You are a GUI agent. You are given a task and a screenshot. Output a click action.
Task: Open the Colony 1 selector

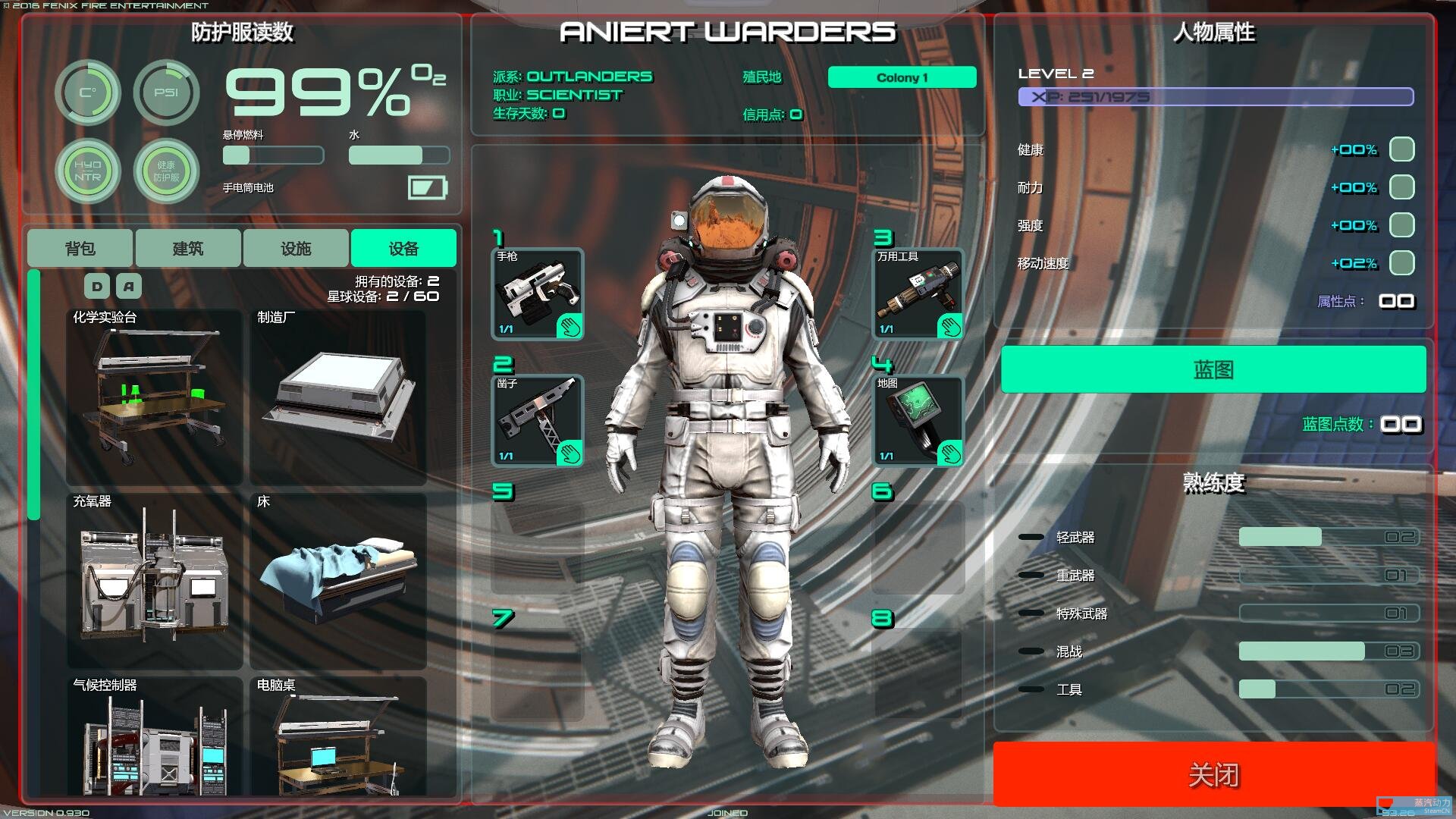[x=902, y=77]
